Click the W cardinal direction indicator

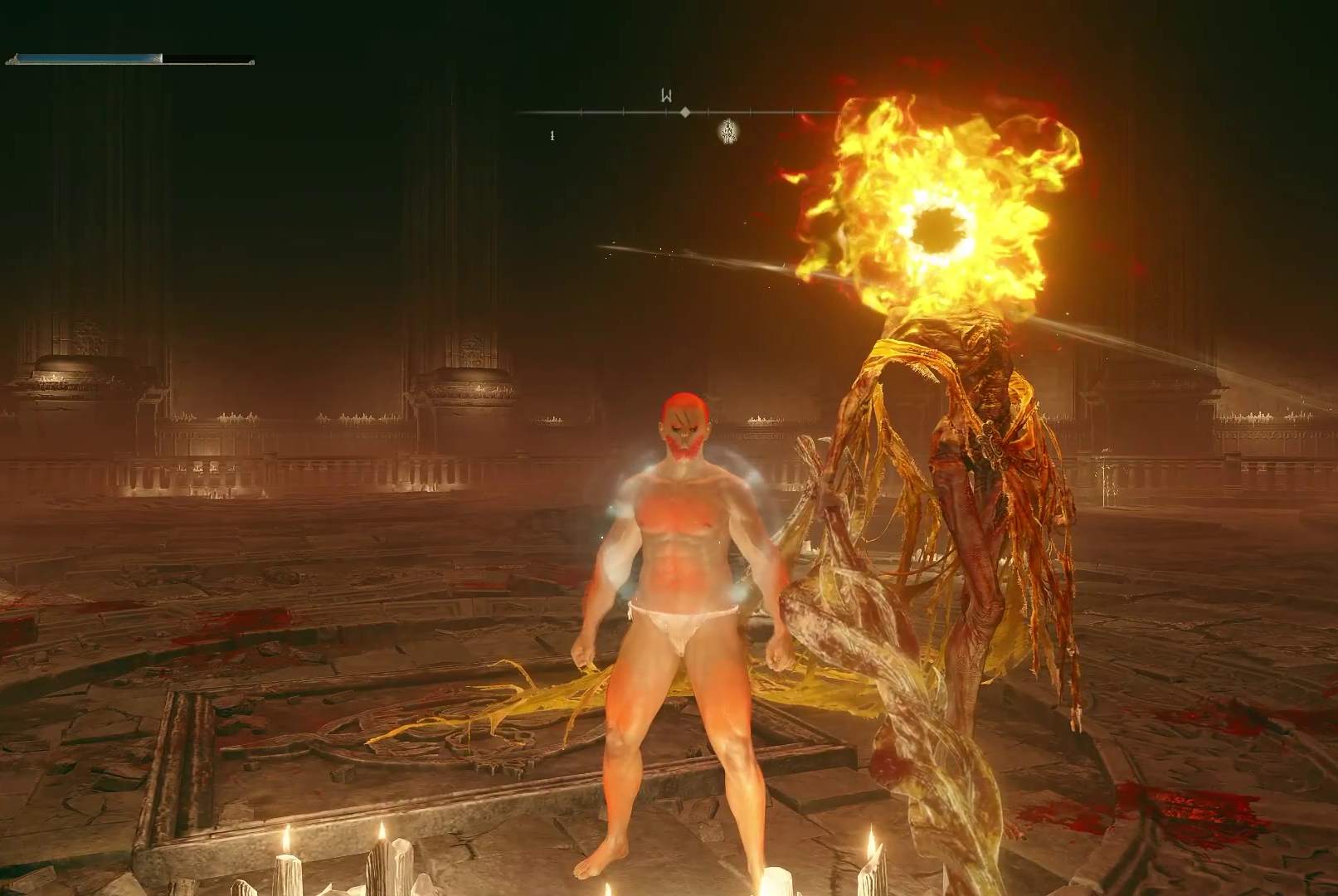[666, 95]
